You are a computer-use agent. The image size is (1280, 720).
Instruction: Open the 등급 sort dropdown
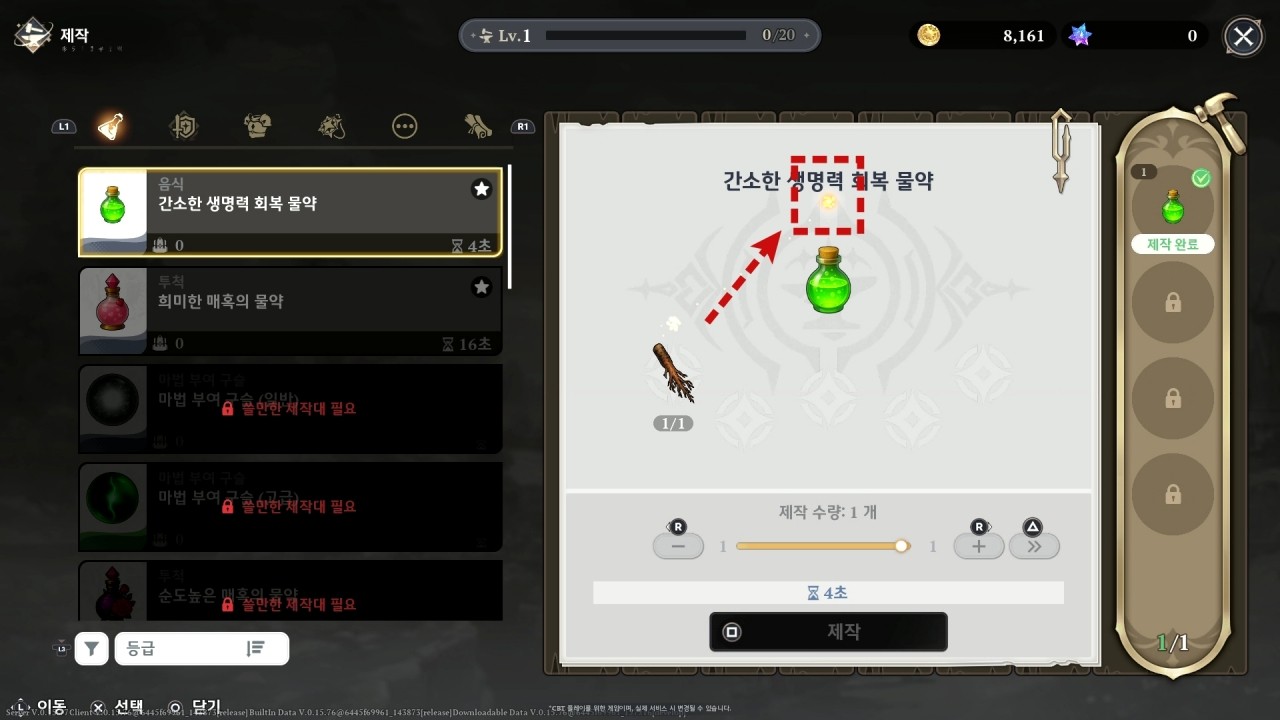pyautogui.click(x=201, y=648)
